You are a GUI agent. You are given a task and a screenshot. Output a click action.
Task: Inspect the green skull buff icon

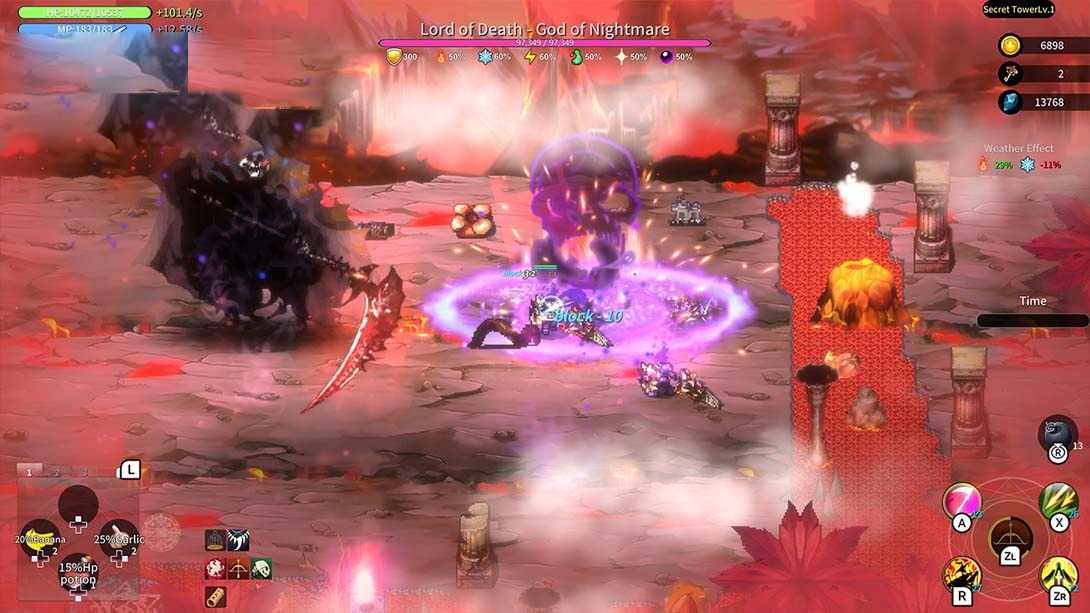tap(261, 569)
